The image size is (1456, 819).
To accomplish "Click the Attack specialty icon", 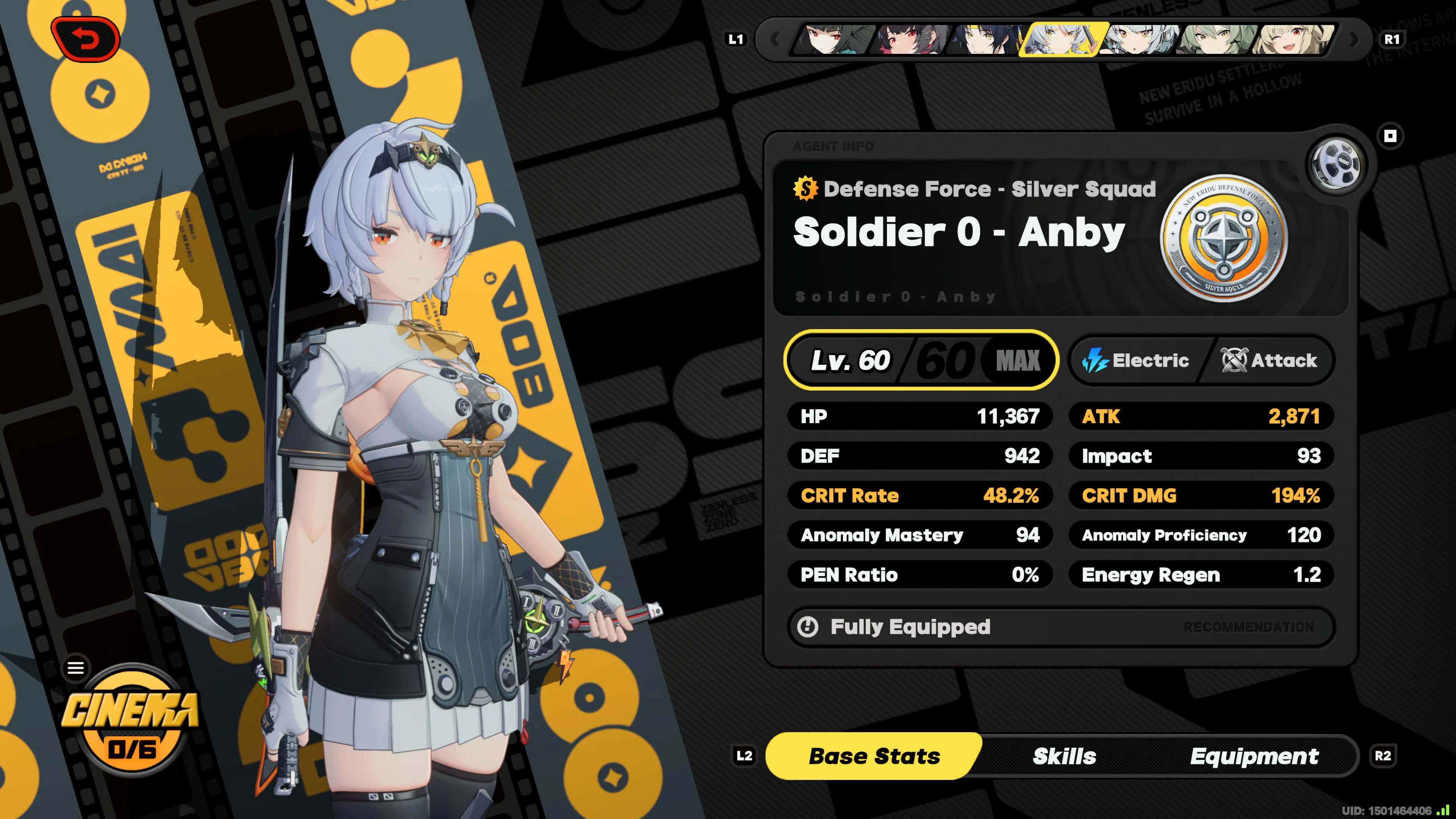I will tap(1234, 360).
